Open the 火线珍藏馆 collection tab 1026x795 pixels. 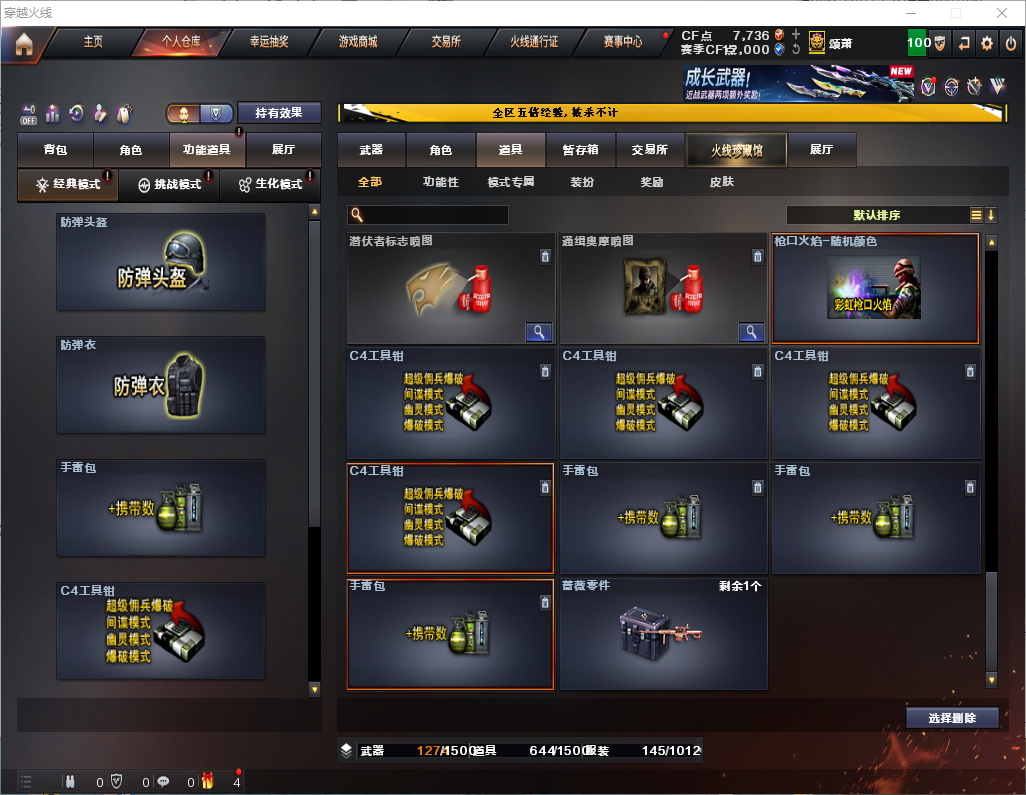tap(736, 150)
